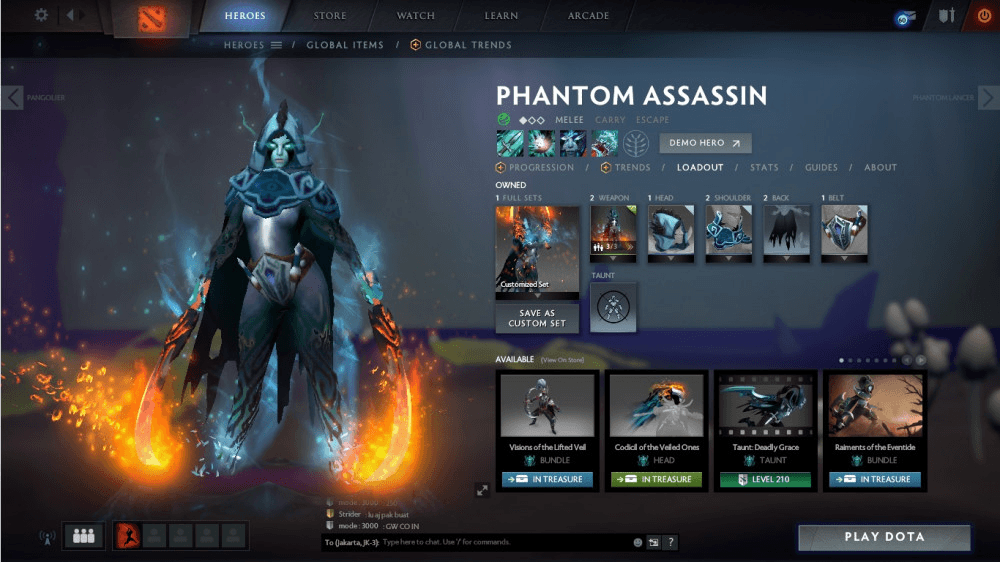The width and height of the screenshot is (1000, 562).
Task: Select the Arcade tab
Action: click(588, 16)
